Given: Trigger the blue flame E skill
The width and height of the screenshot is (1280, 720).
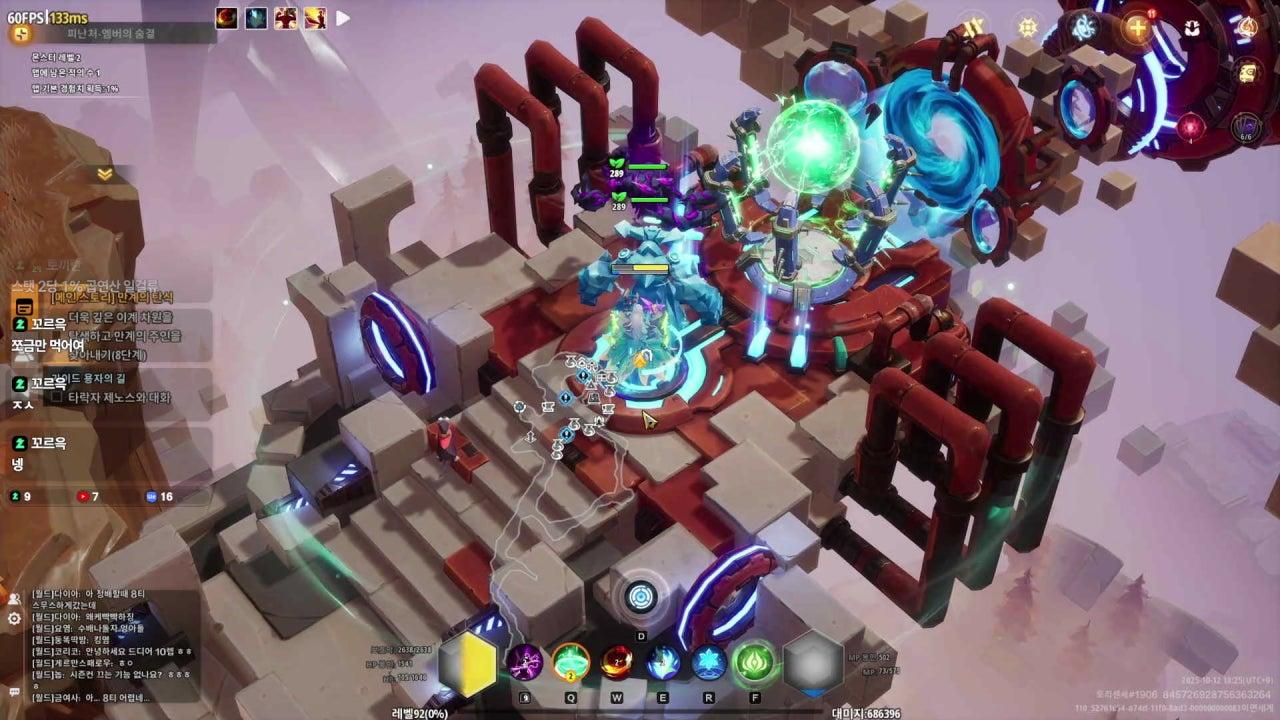Looking at the screenshot, I should point(663,662).
